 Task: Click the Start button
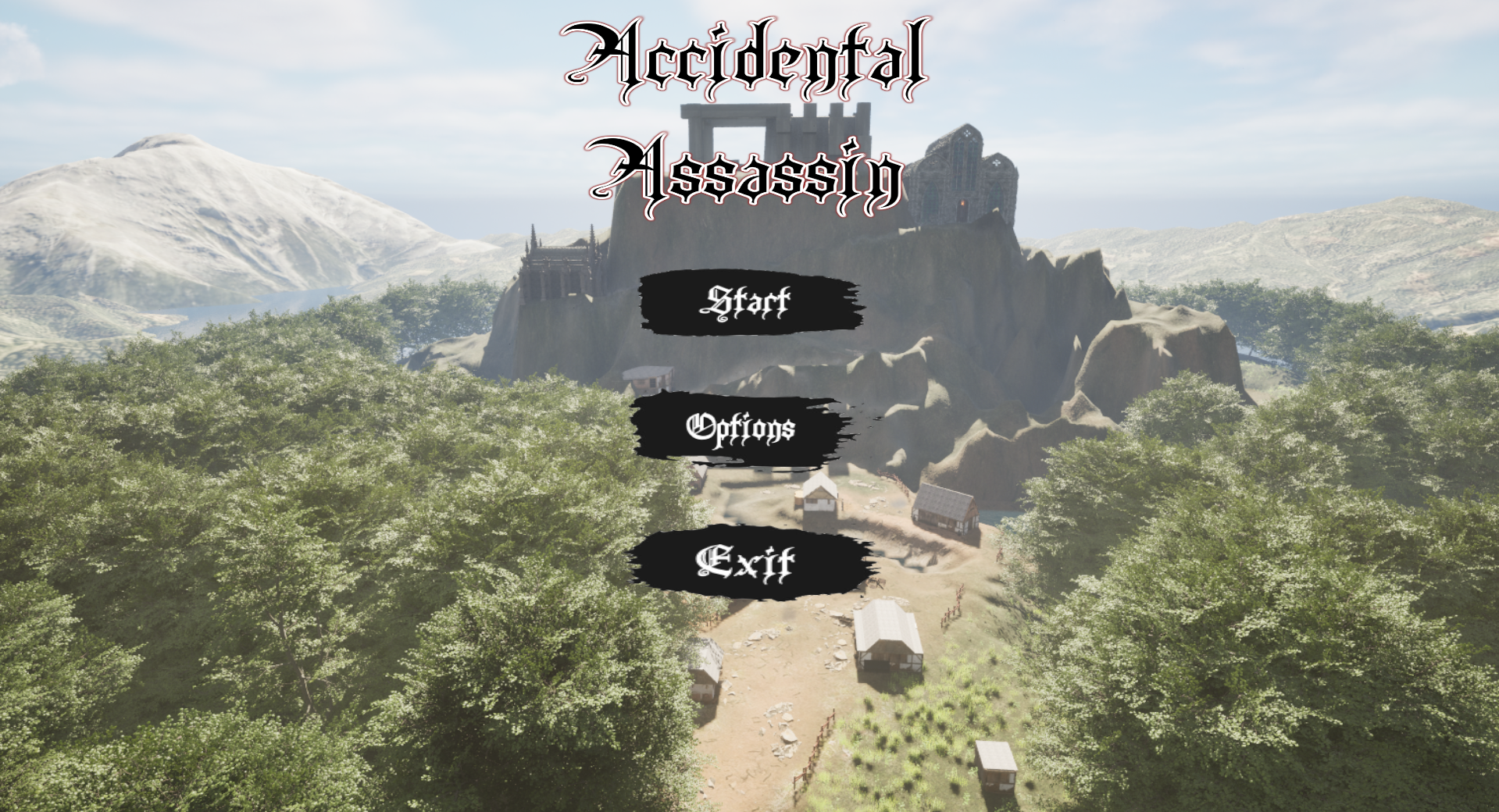tap(750, 302)
